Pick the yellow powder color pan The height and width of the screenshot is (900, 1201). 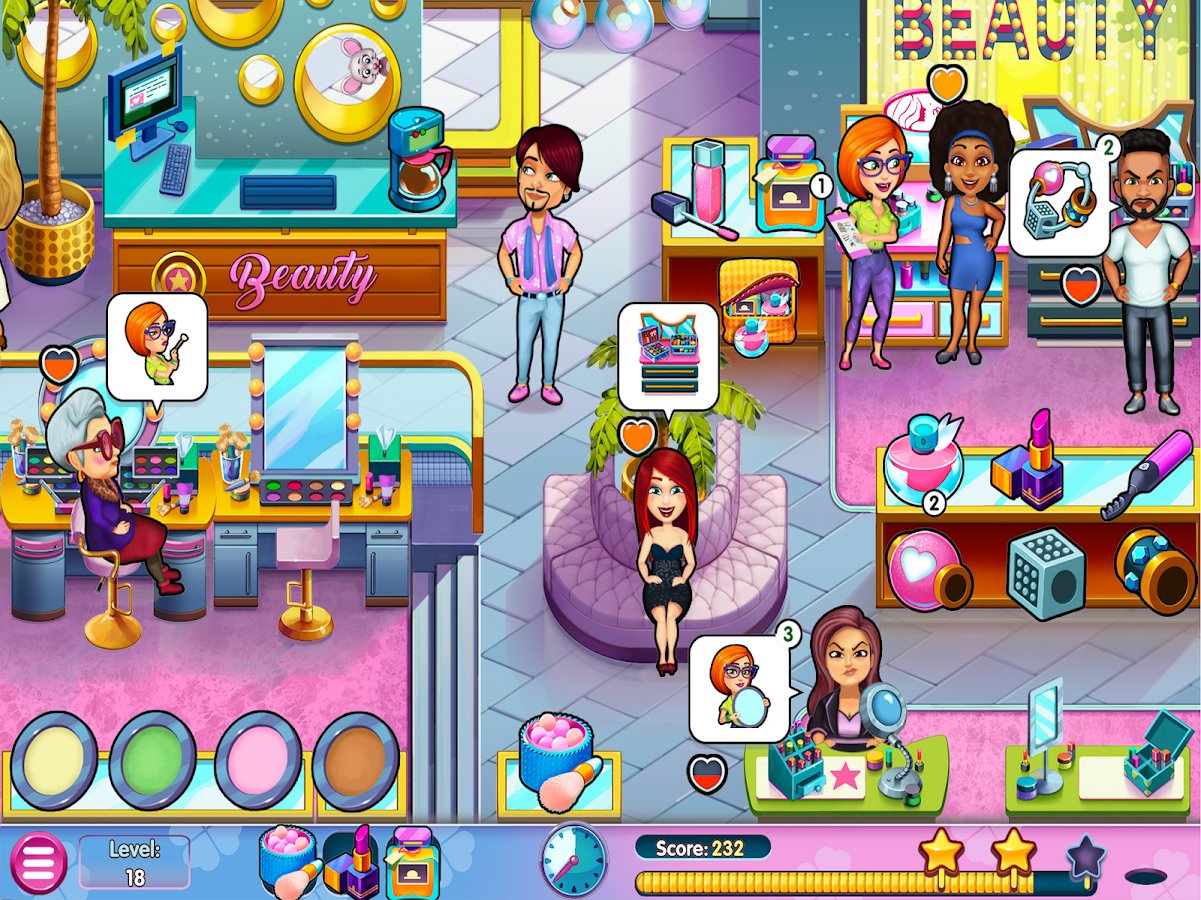[54, 761]
